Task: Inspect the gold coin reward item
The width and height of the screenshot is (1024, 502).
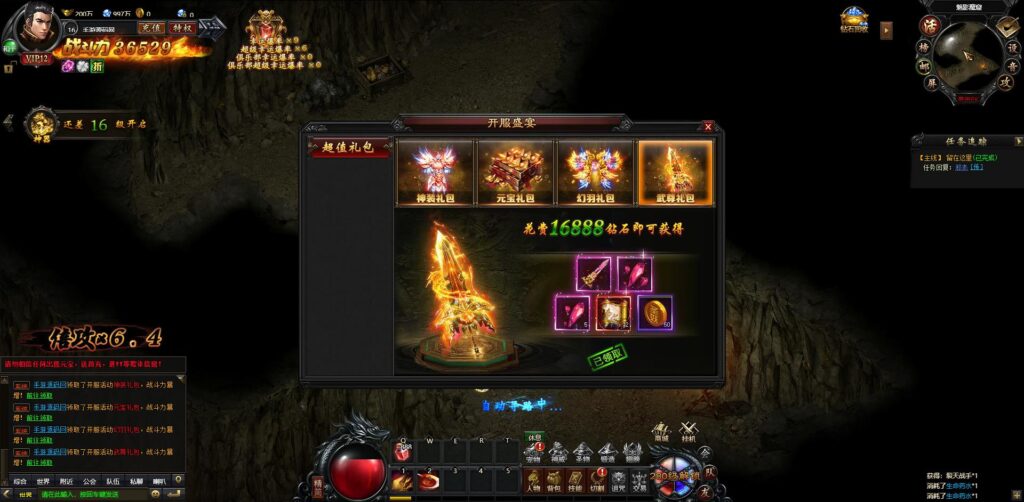Action: (655, 313)
